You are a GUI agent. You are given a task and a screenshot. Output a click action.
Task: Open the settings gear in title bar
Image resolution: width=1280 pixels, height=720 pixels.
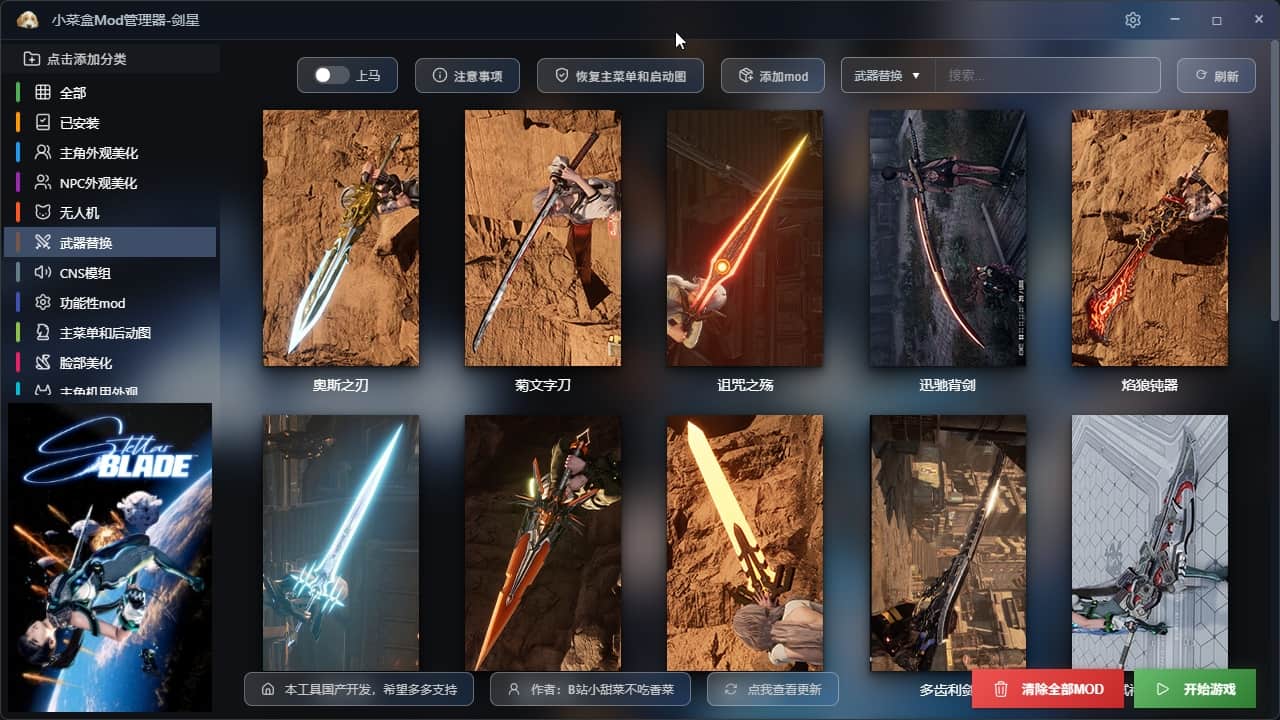[x=1132, y=20]
